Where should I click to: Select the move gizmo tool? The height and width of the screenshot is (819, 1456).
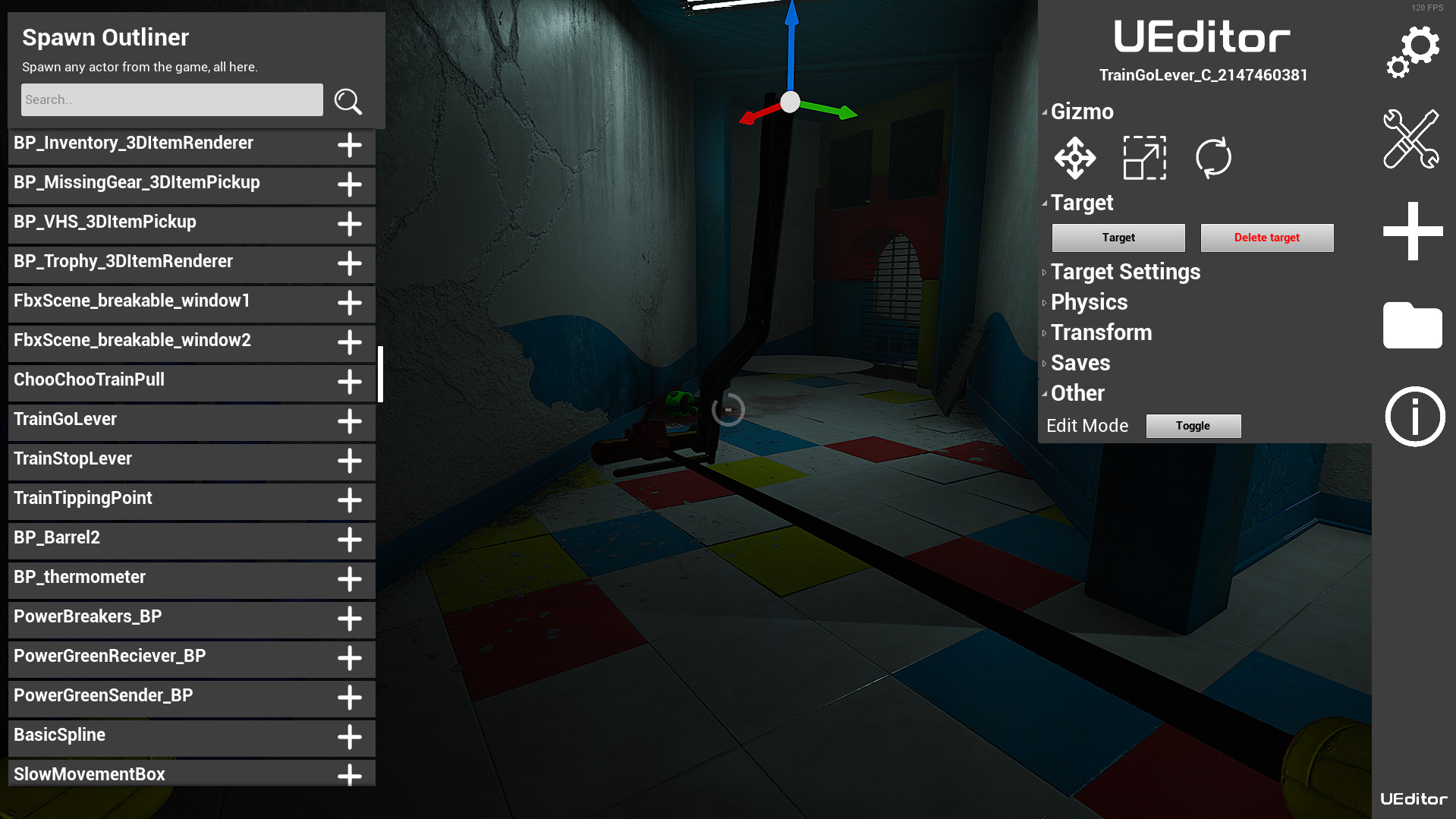pyautogui.click(x=1074, y=158)
